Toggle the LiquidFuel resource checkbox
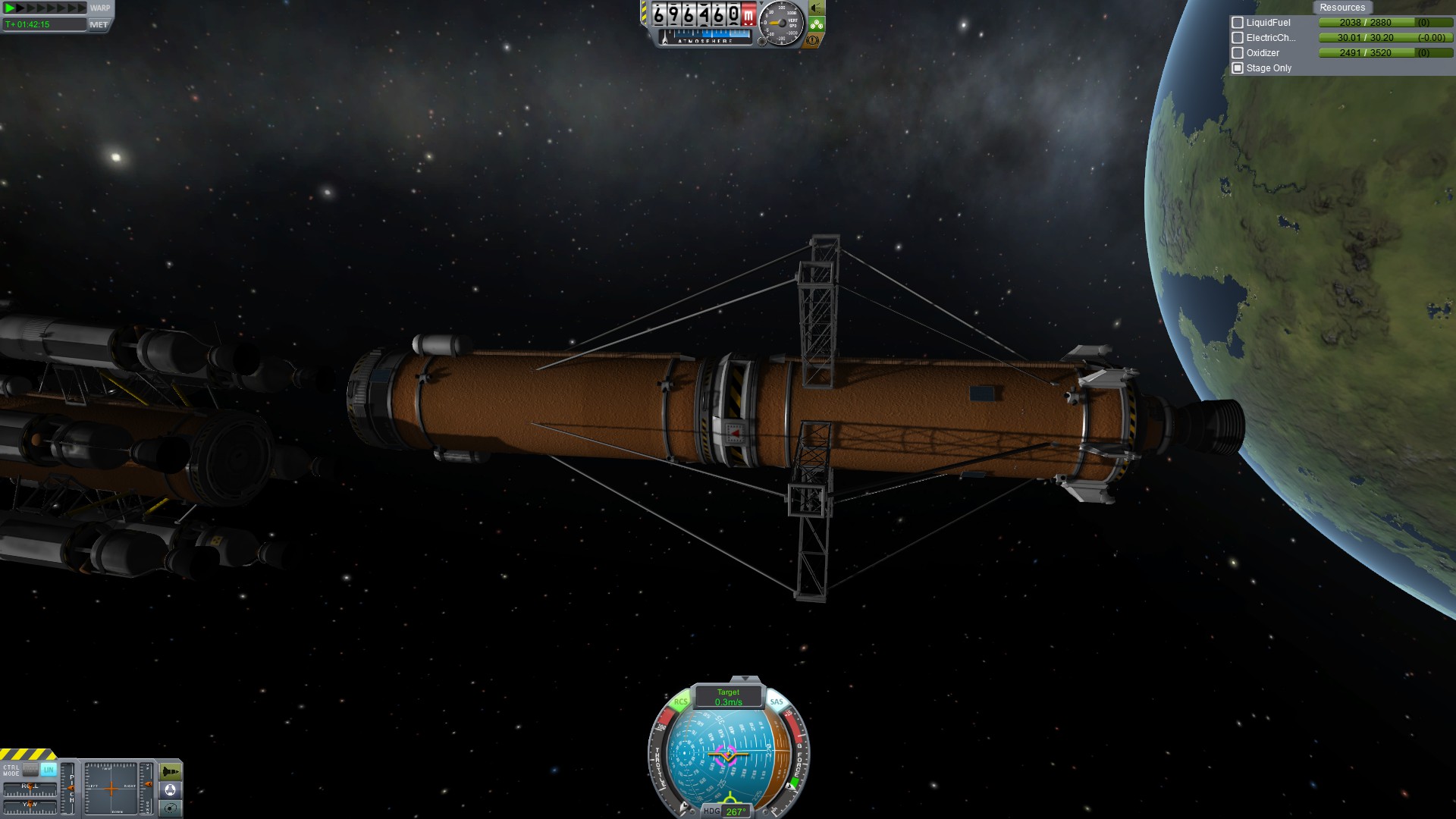The image size is (1456, 819). [x=1238, y=23]
